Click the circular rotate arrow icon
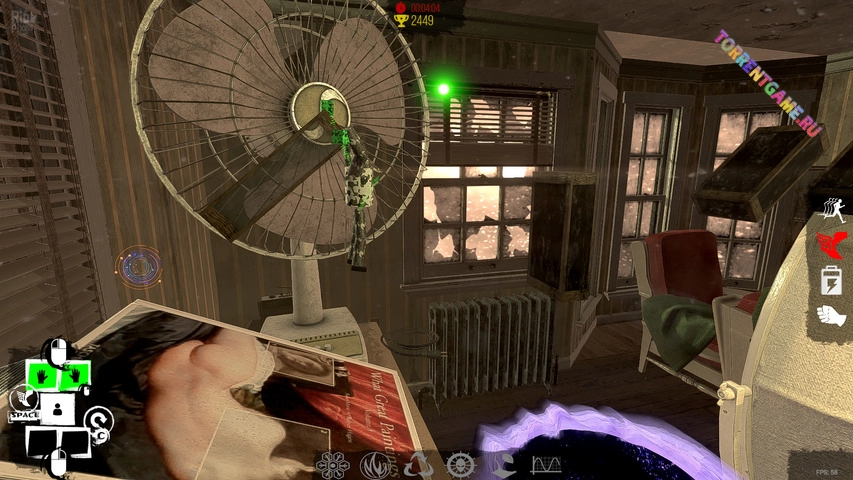 click(x=97, y=421)
